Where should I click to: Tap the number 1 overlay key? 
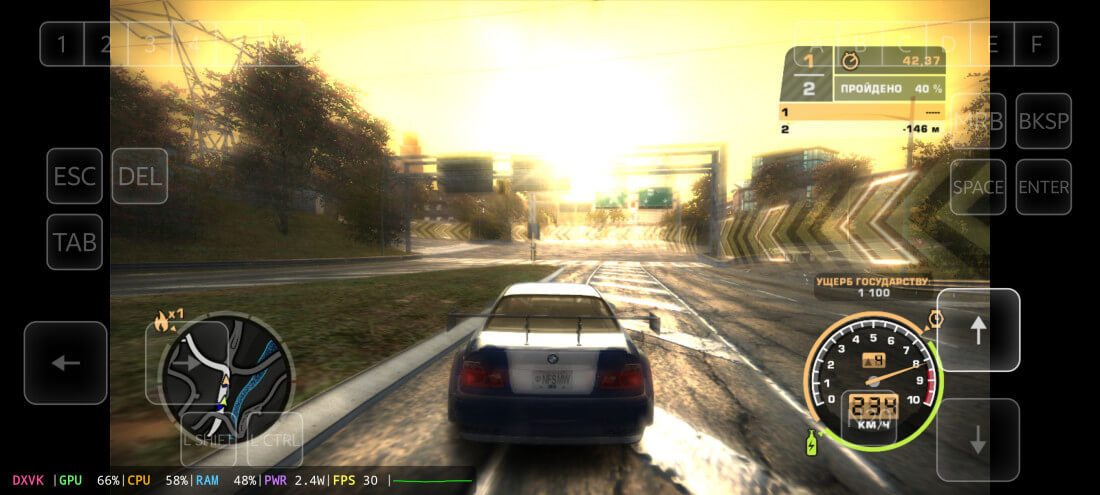point(62,44)
